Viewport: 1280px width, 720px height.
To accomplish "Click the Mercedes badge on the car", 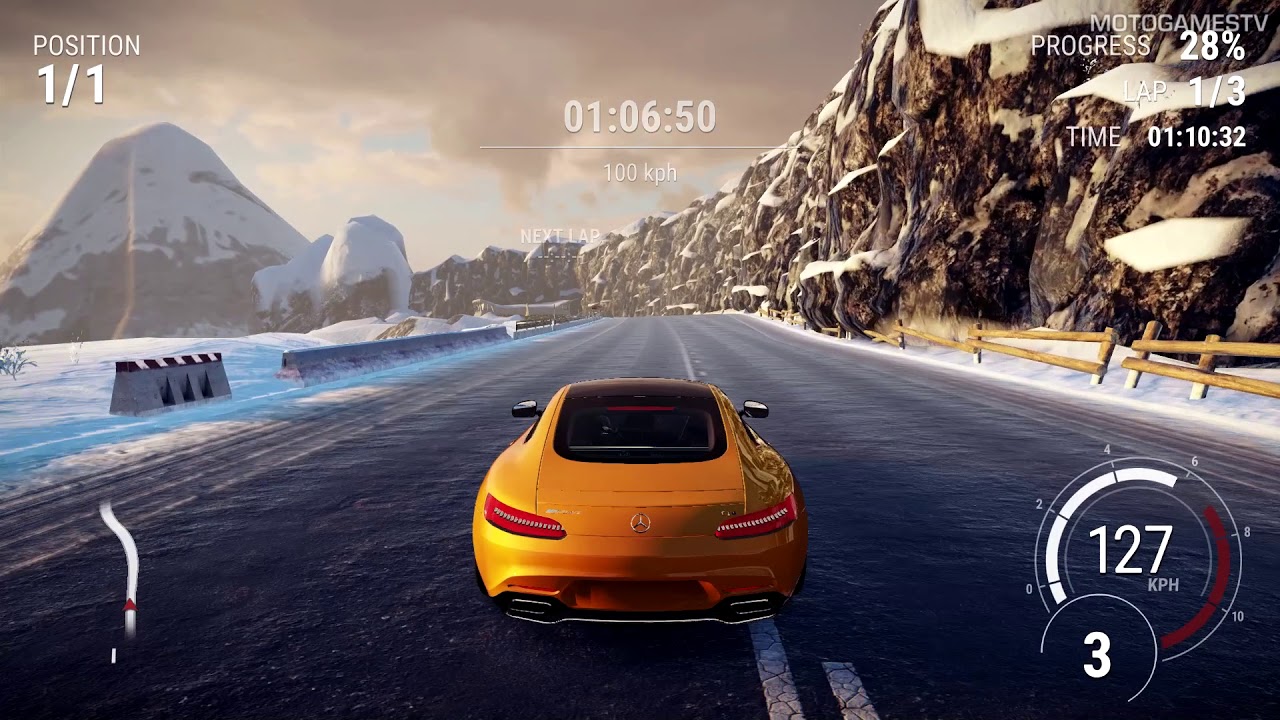I will tap(638, 524).
